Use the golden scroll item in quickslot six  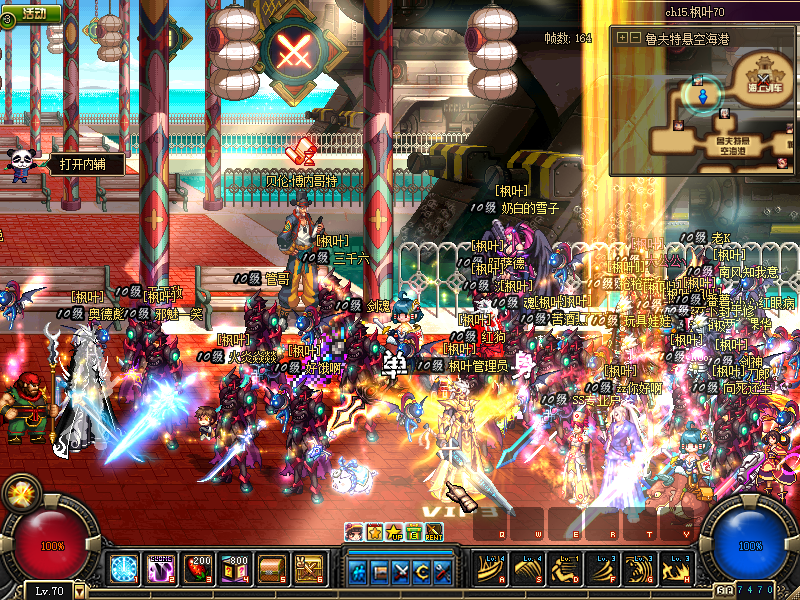tap(307, 569)
